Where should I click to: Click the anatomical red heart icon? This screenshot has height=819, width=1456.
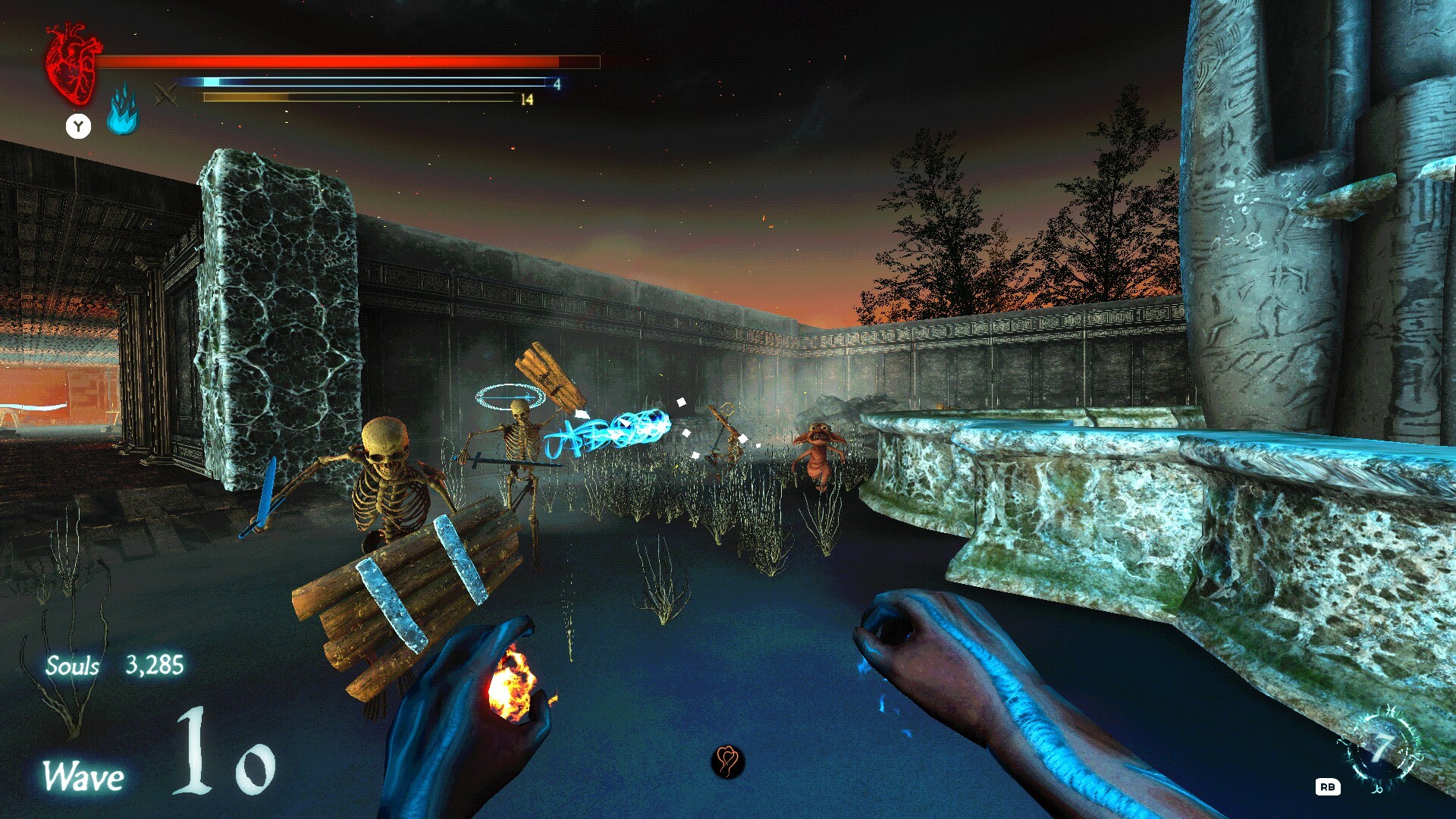(x=72, y=64)
